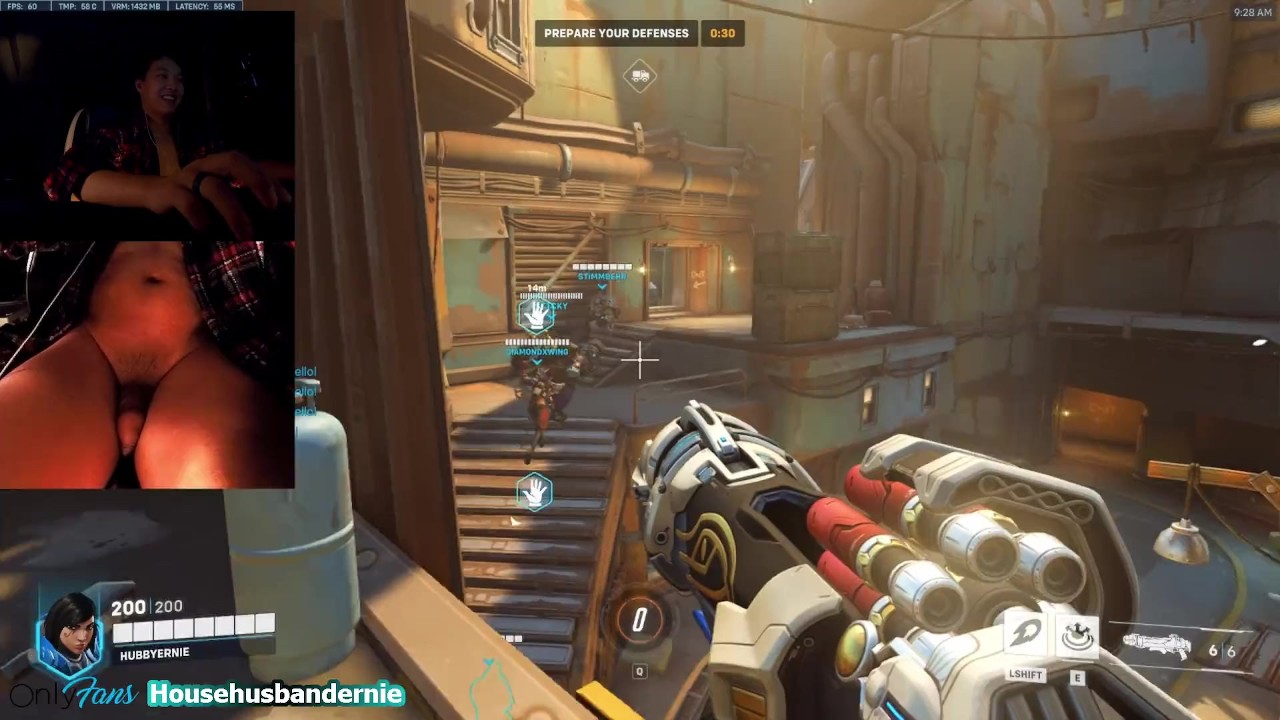This screenshot has height=720, width=1280.
Task: Select the waving hand icon marked 14m
Action: [x=537, y=316]
